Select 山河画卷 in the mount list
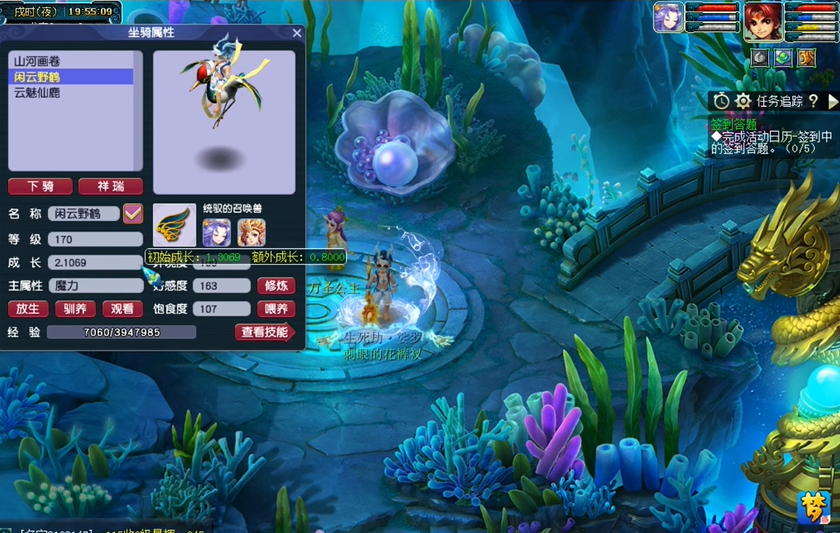The width and height of the screenshot is (840, 533). click(x=38, y=61)
